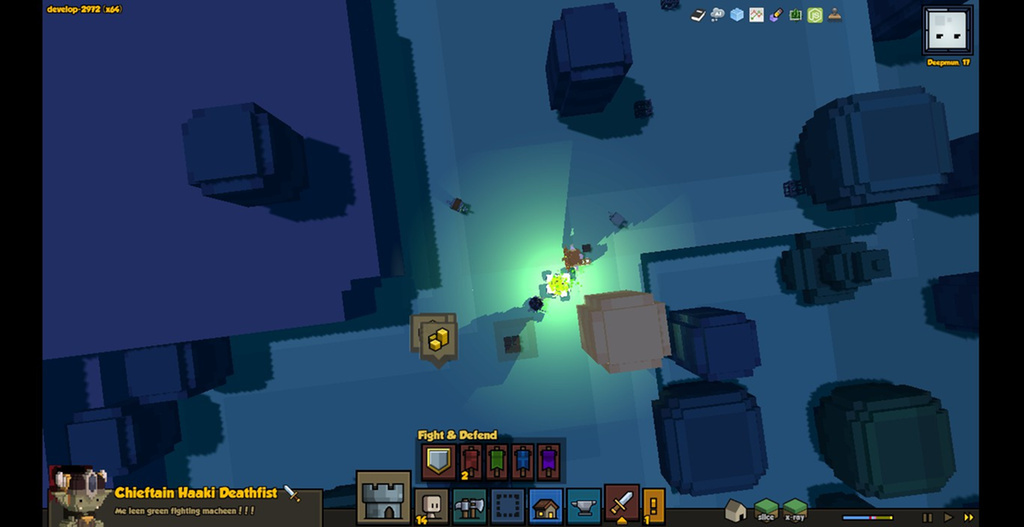Activate the shield defense mode button
This screenshot has height=527, width=1024.
point(438,461)
